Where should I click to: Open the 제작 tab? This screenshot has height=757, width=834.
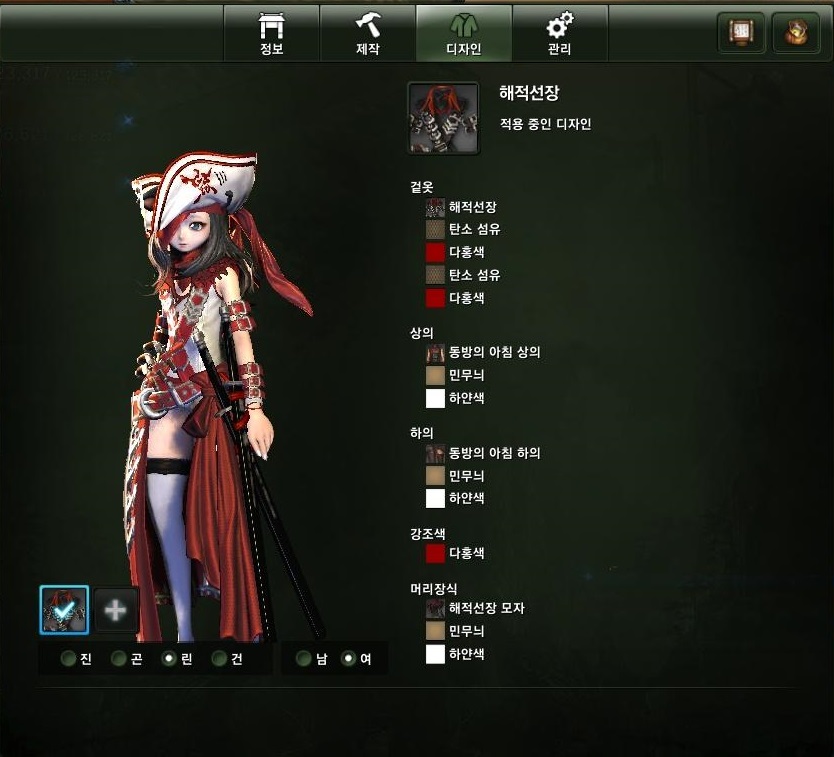pos(367,33)
